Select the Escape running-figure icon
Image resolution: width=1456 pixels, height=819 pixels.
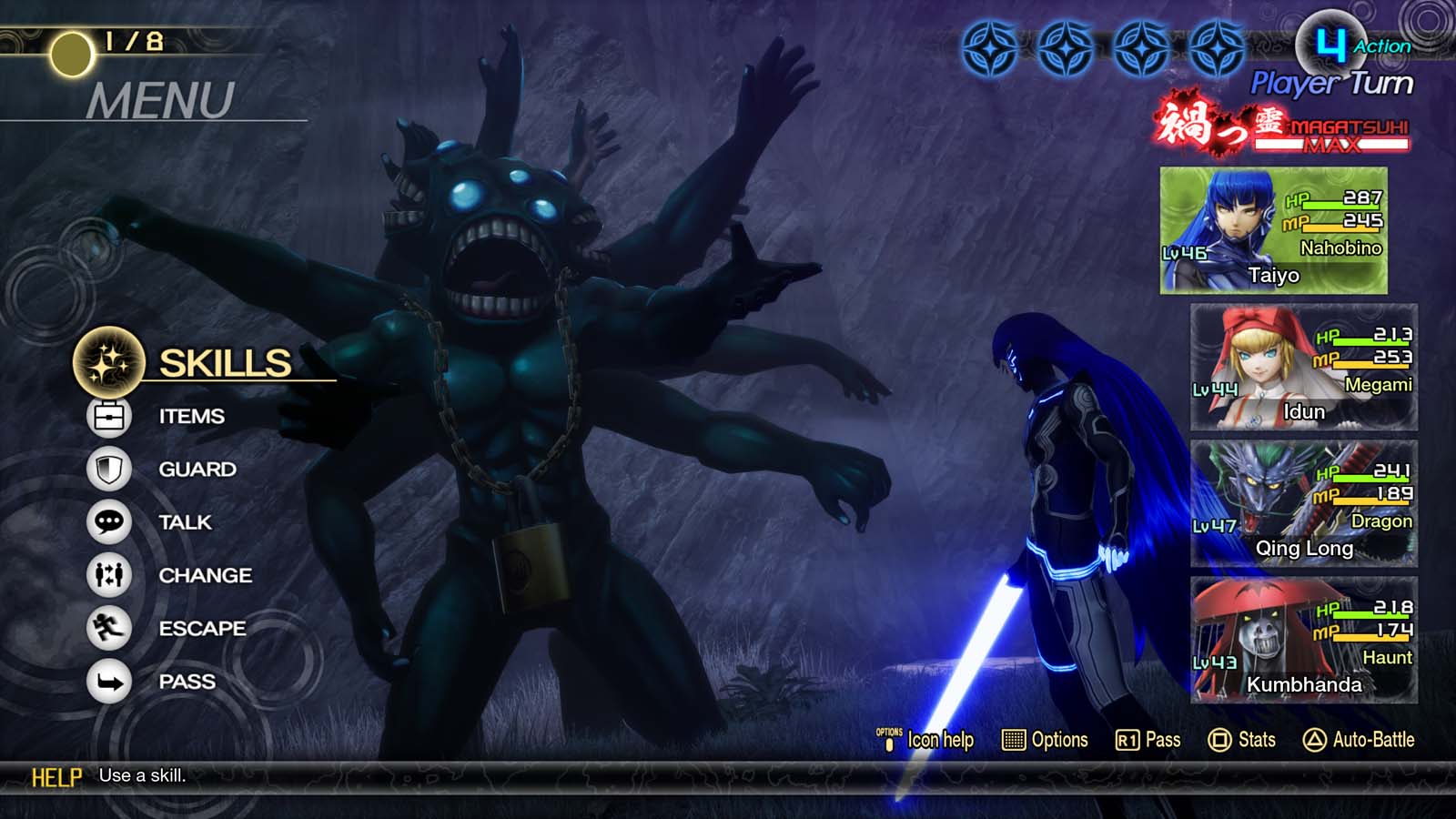pos(109,628)
